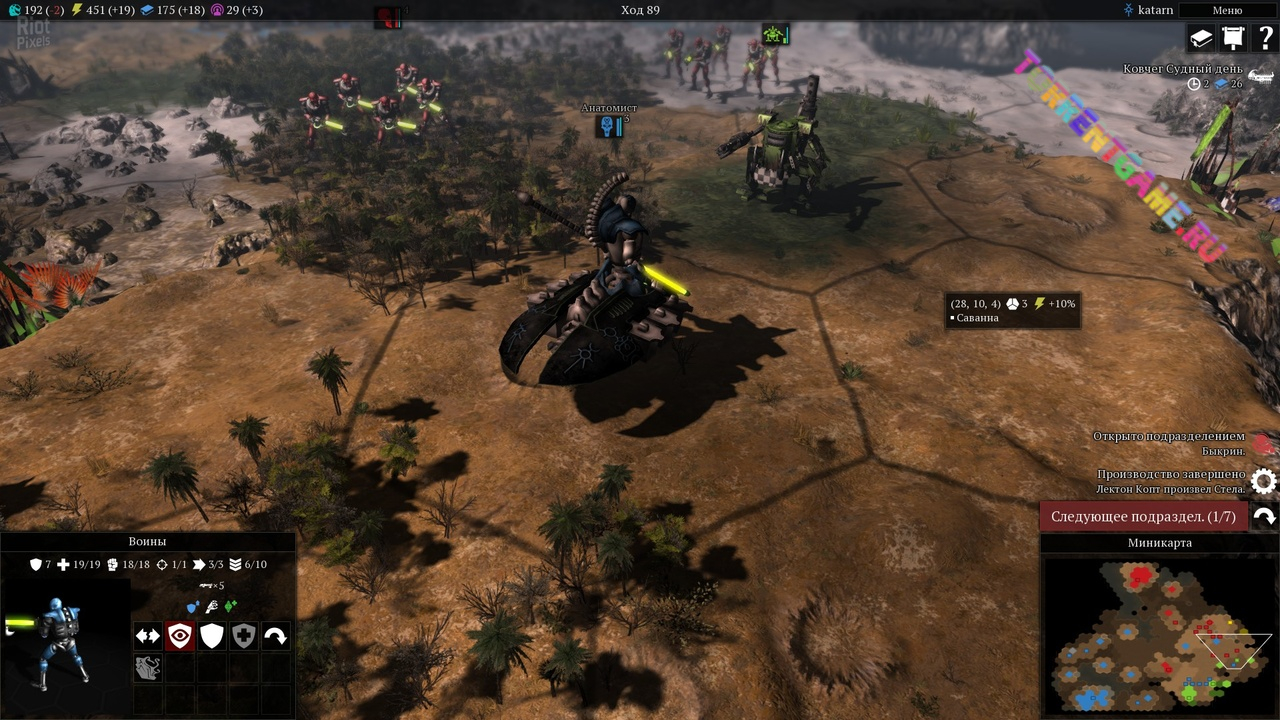
Task: Open help with the question mark
Action: 1264,38
